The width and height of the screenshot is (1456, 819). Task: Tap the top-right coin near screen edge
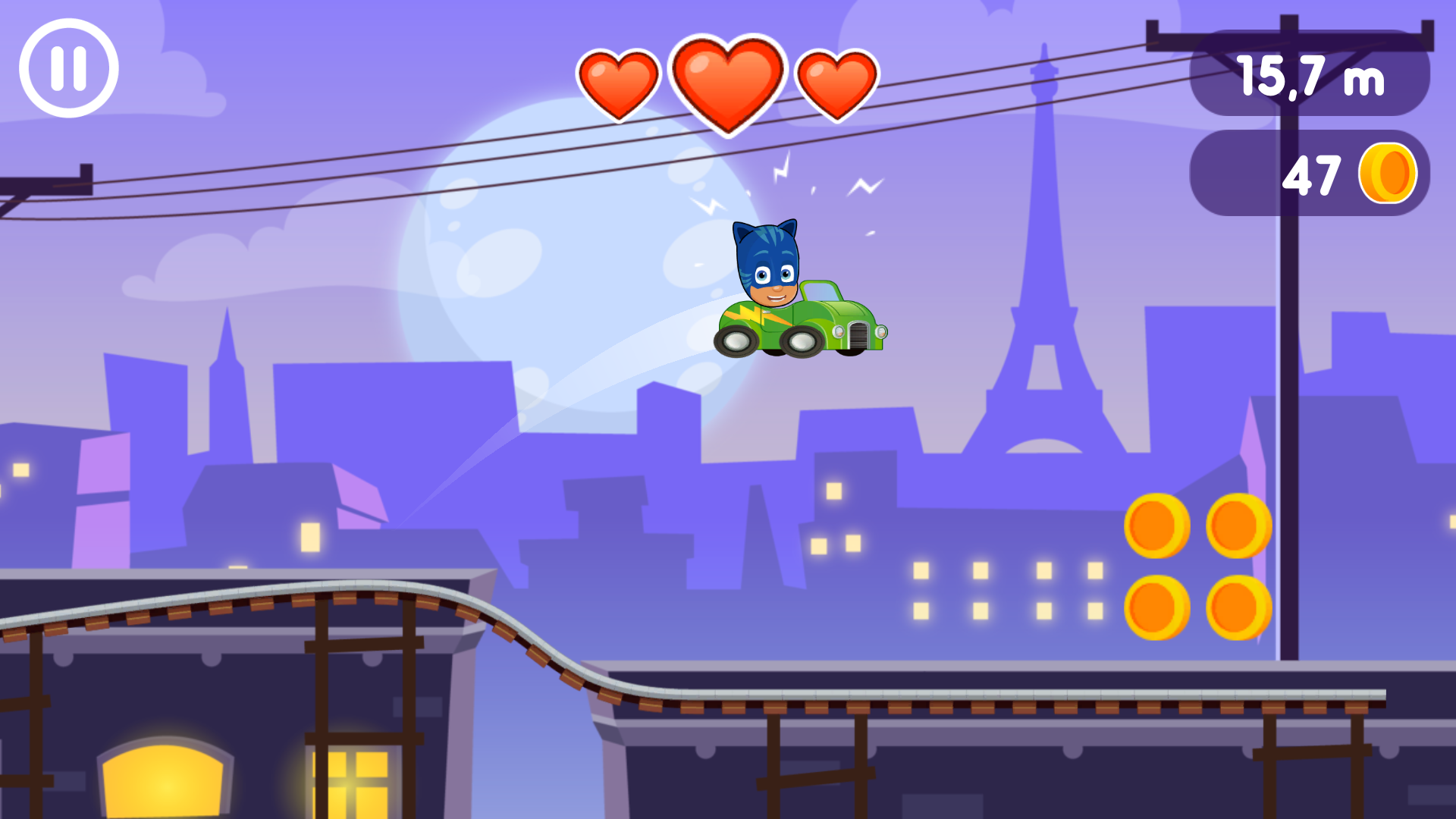coord(1241,525)
